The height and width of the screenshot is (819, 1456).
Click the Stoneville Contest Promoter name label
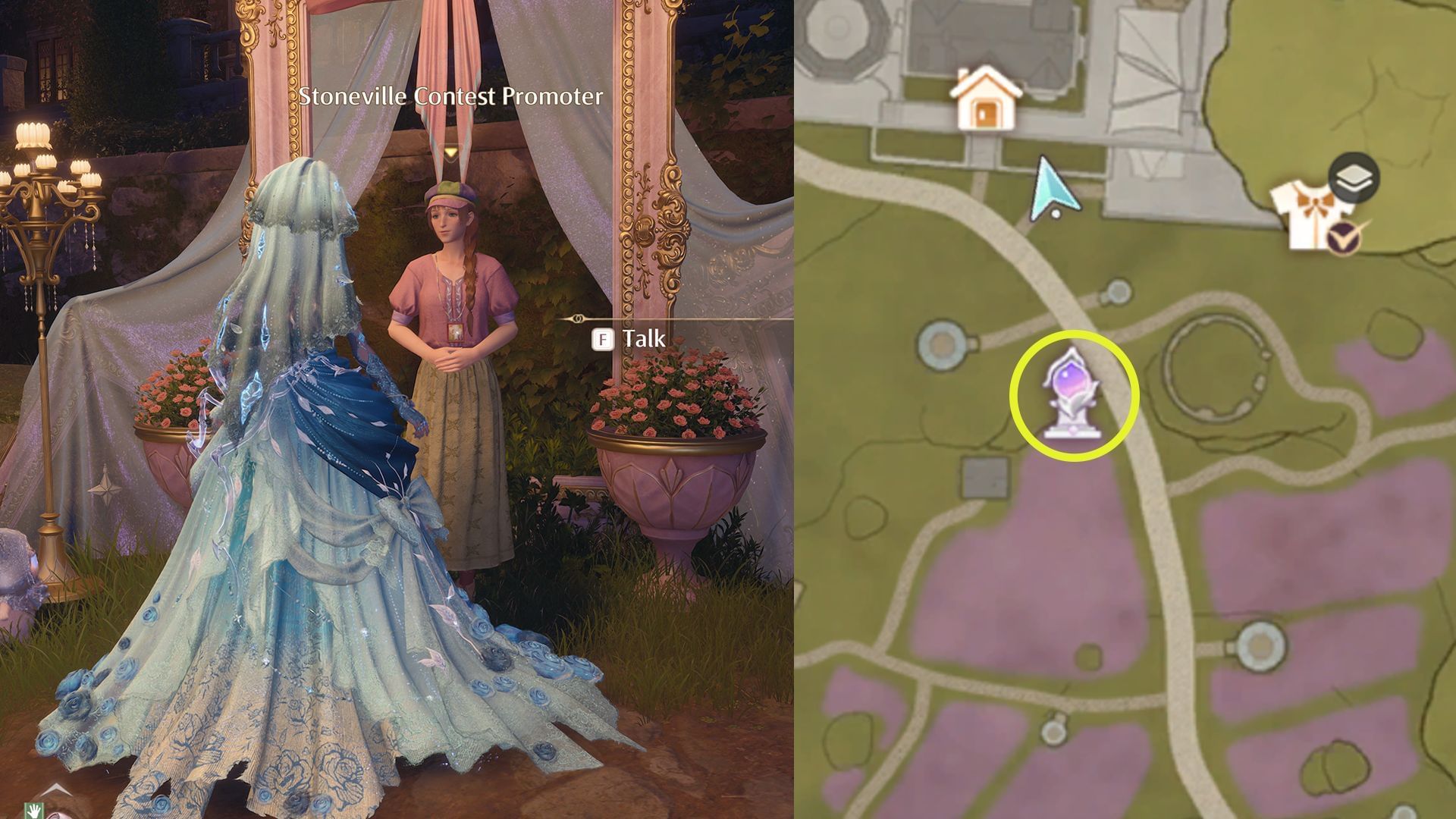[x=450, y=98]
